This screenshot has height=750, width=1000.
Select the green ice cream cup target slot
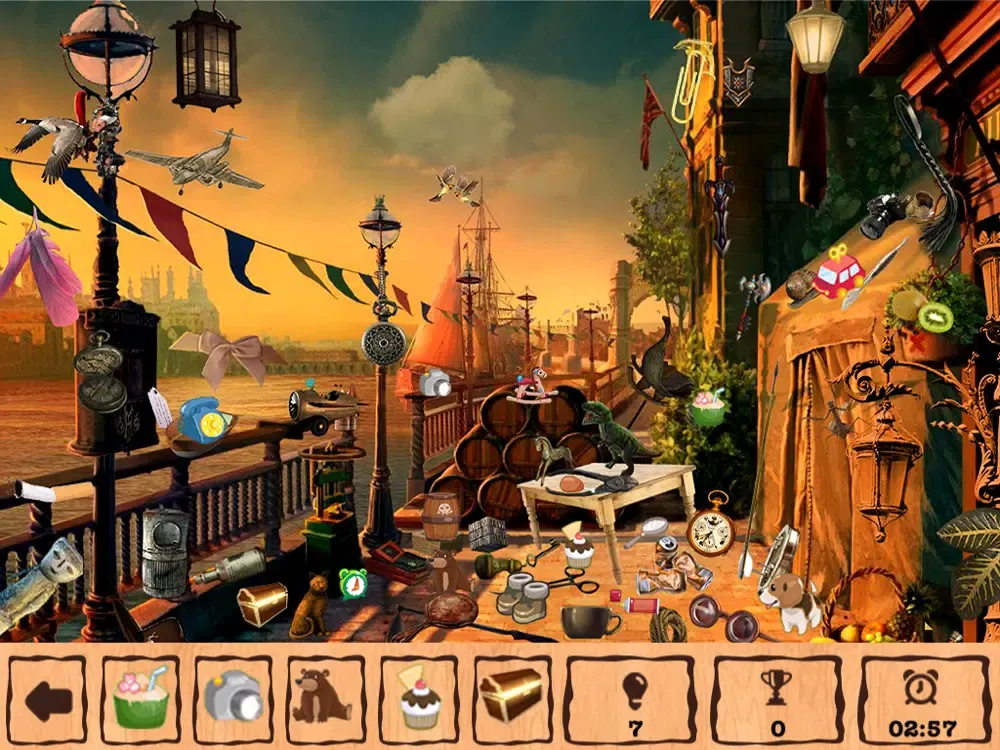140,699
